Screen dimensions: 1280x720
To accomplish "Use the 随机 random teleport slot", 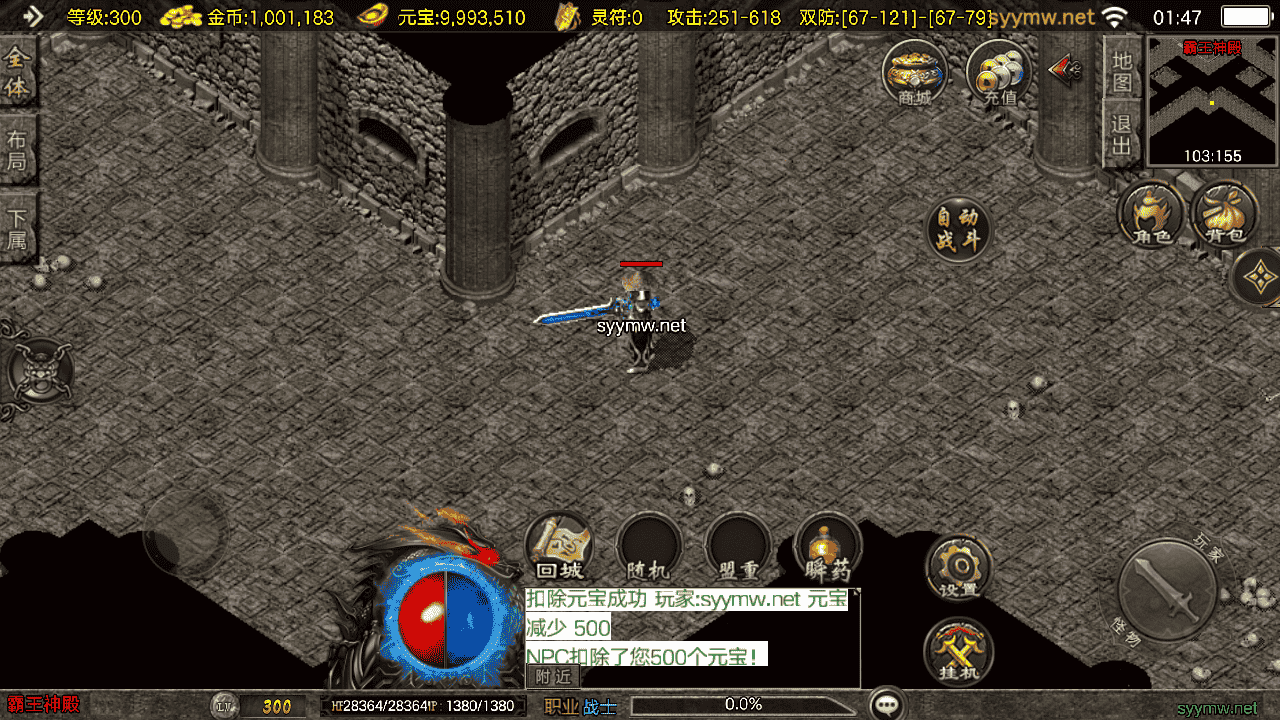I will pos(648,547).
